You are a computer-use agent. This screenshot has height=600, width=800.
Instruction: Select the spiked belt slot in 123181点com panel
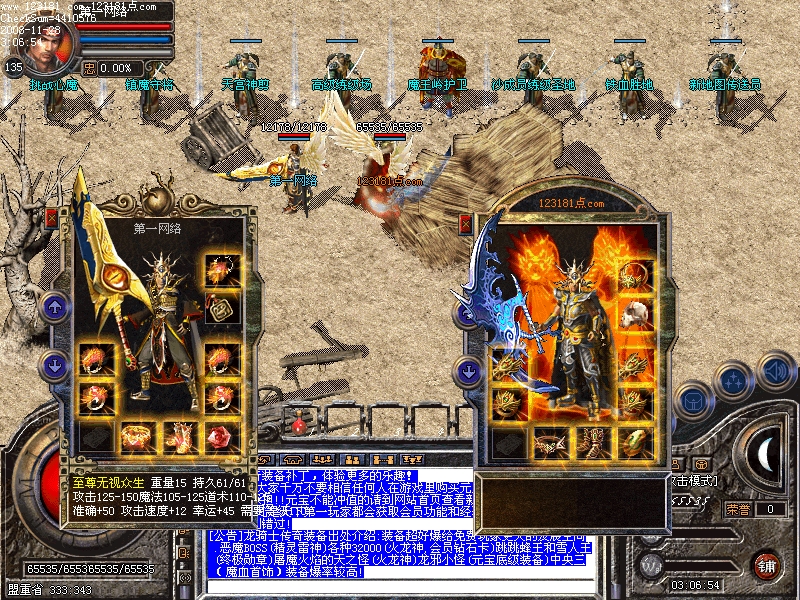[550, 441]
